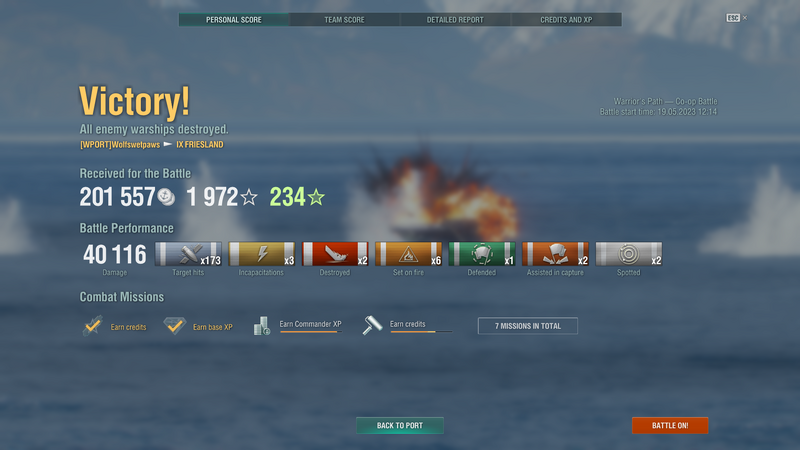Start another match with Battle On!
This screenshot has width=800, height=450.
point(669,426)
